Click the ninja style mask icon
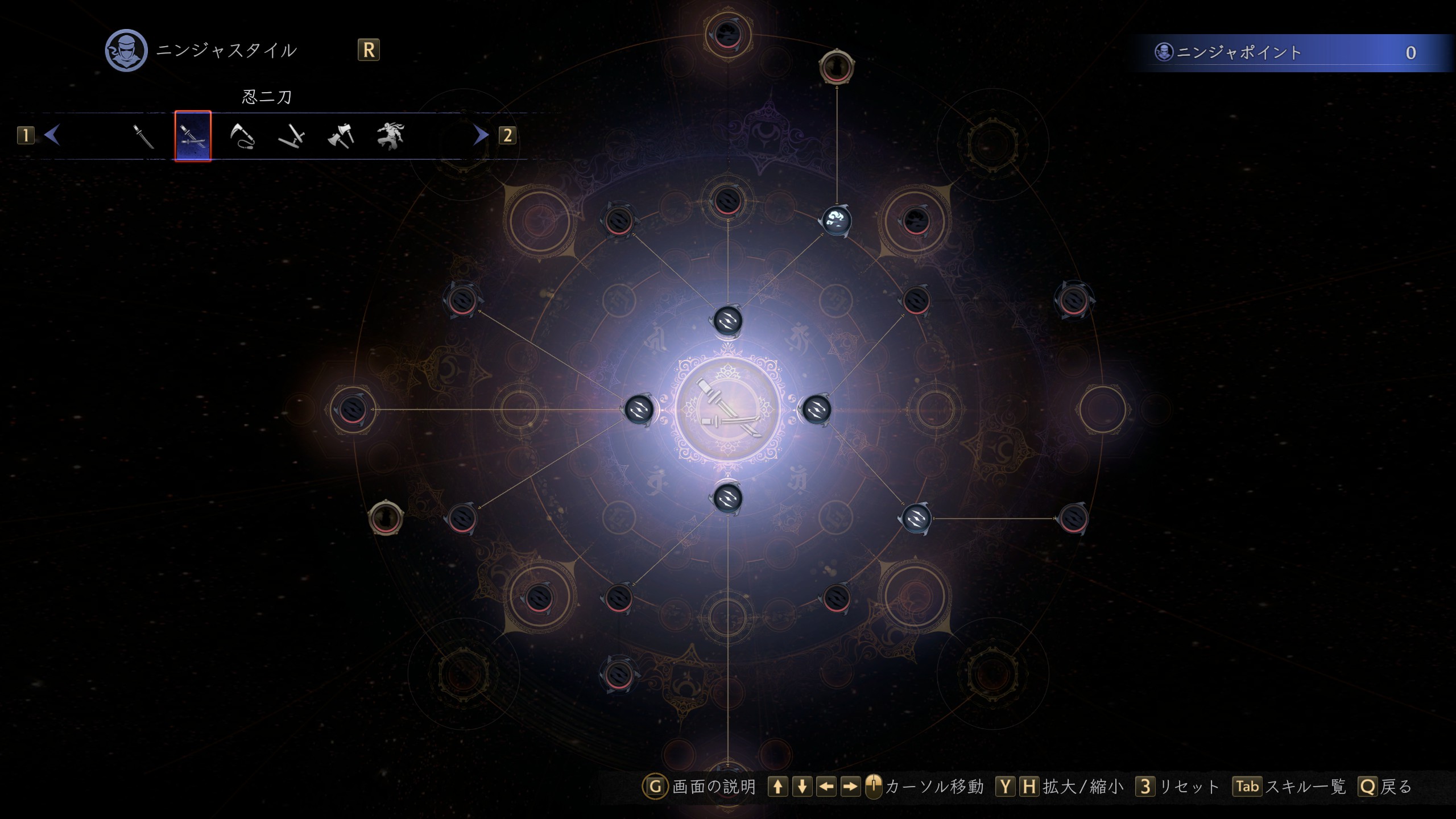1456x819 pixels. click(126, 51)
